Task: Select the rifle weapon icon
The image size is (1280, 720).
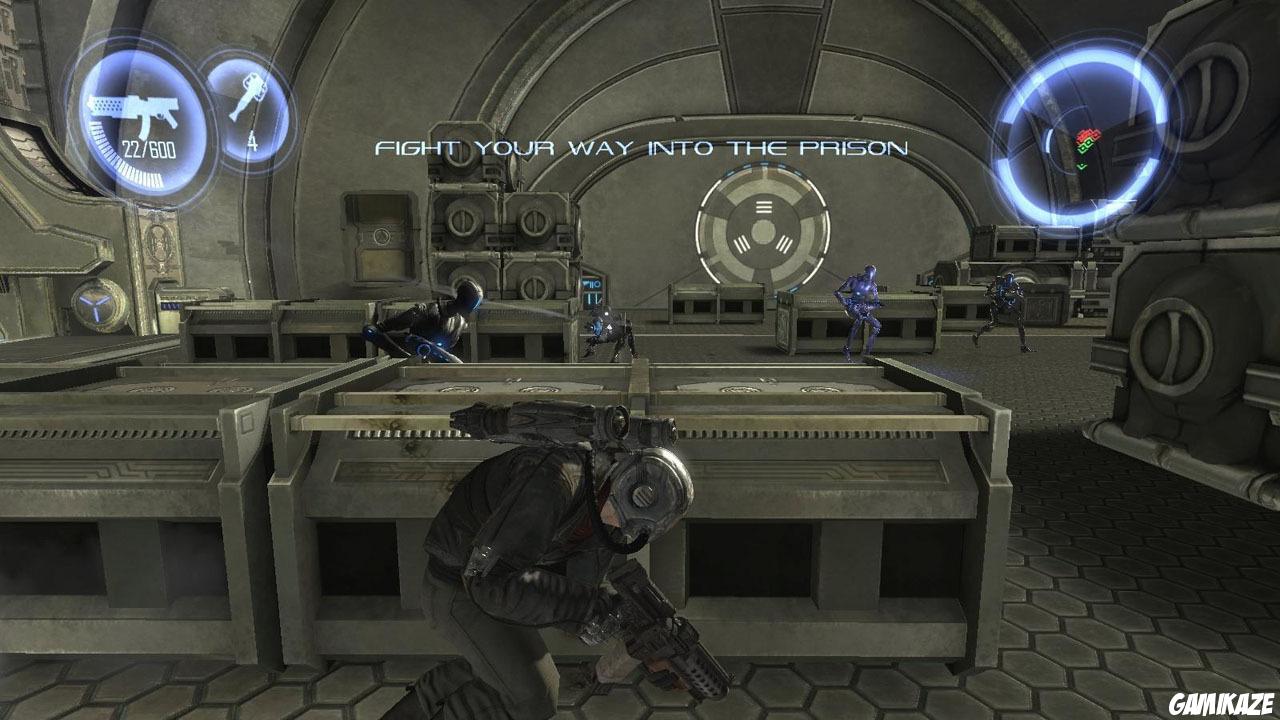Action: 133,111
